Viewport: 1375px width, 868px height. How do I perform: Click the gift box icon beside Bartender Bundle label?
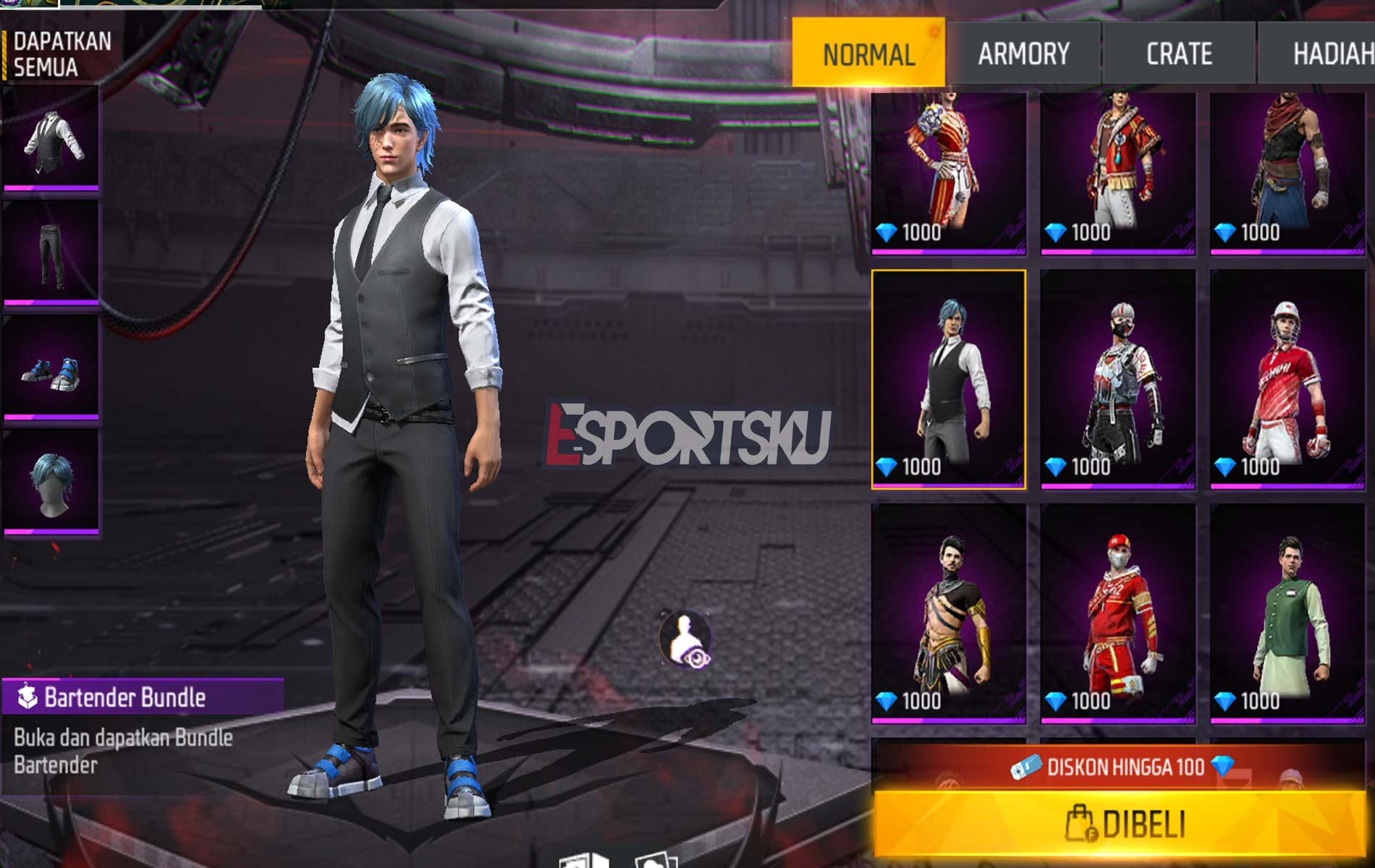(27, 696)
